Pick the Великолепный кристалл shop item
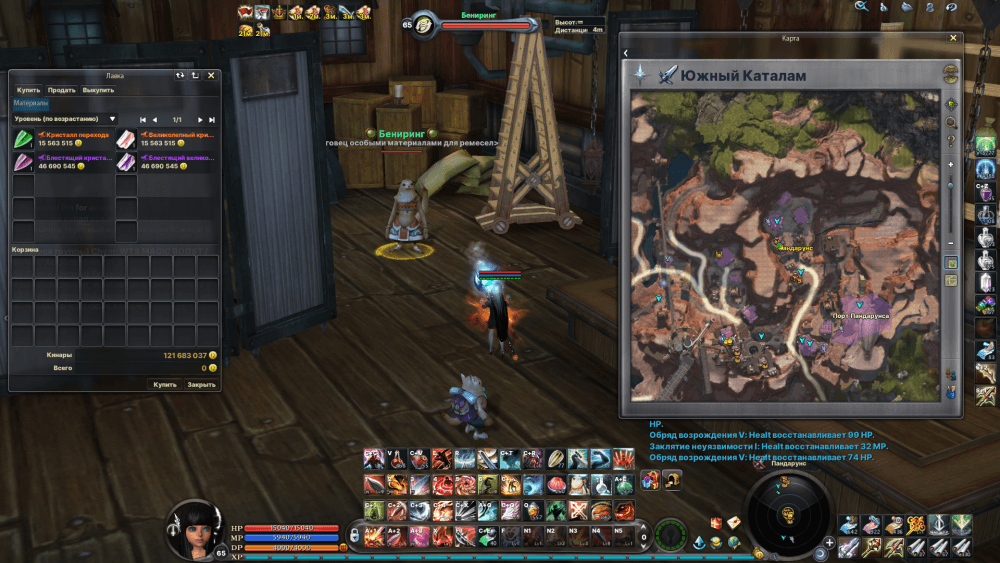This screenshot has height=563, width=1000. click(126, 139)
